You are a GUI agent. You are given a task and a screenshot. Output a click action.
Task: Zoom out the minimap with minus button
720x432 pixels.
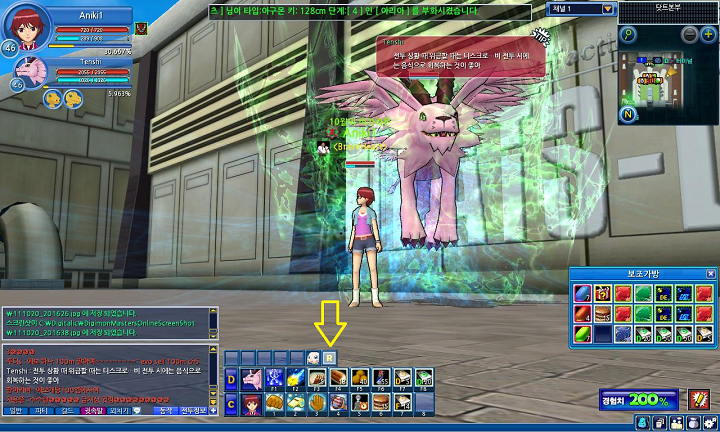690,34
